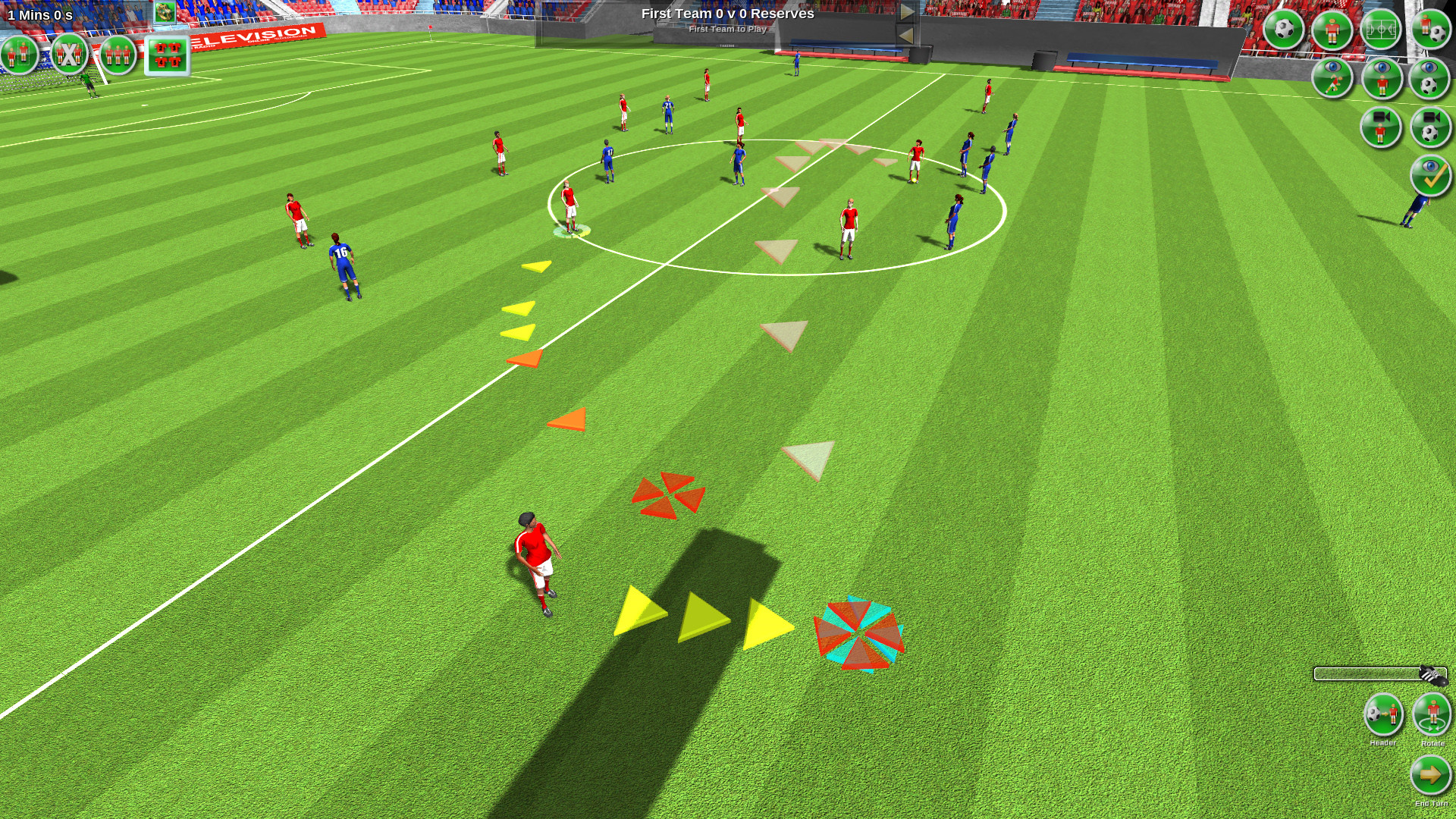This screenshot has height=819, width=1456.
Task: Select shirt number 2 in the formation panel
Action: (161, 47)
